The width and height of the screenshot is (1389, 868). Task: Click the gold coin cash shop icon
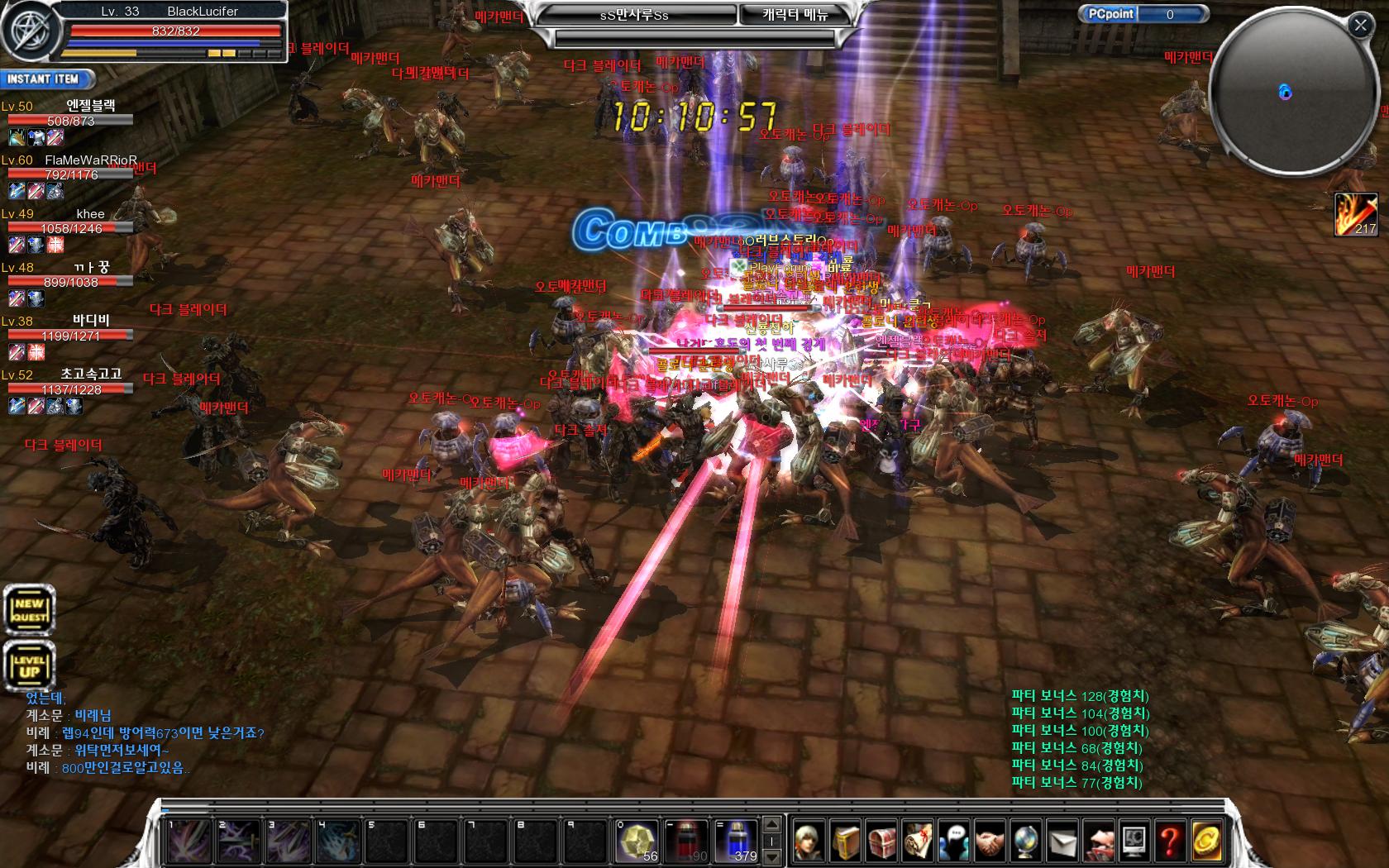click(1205, 842)
